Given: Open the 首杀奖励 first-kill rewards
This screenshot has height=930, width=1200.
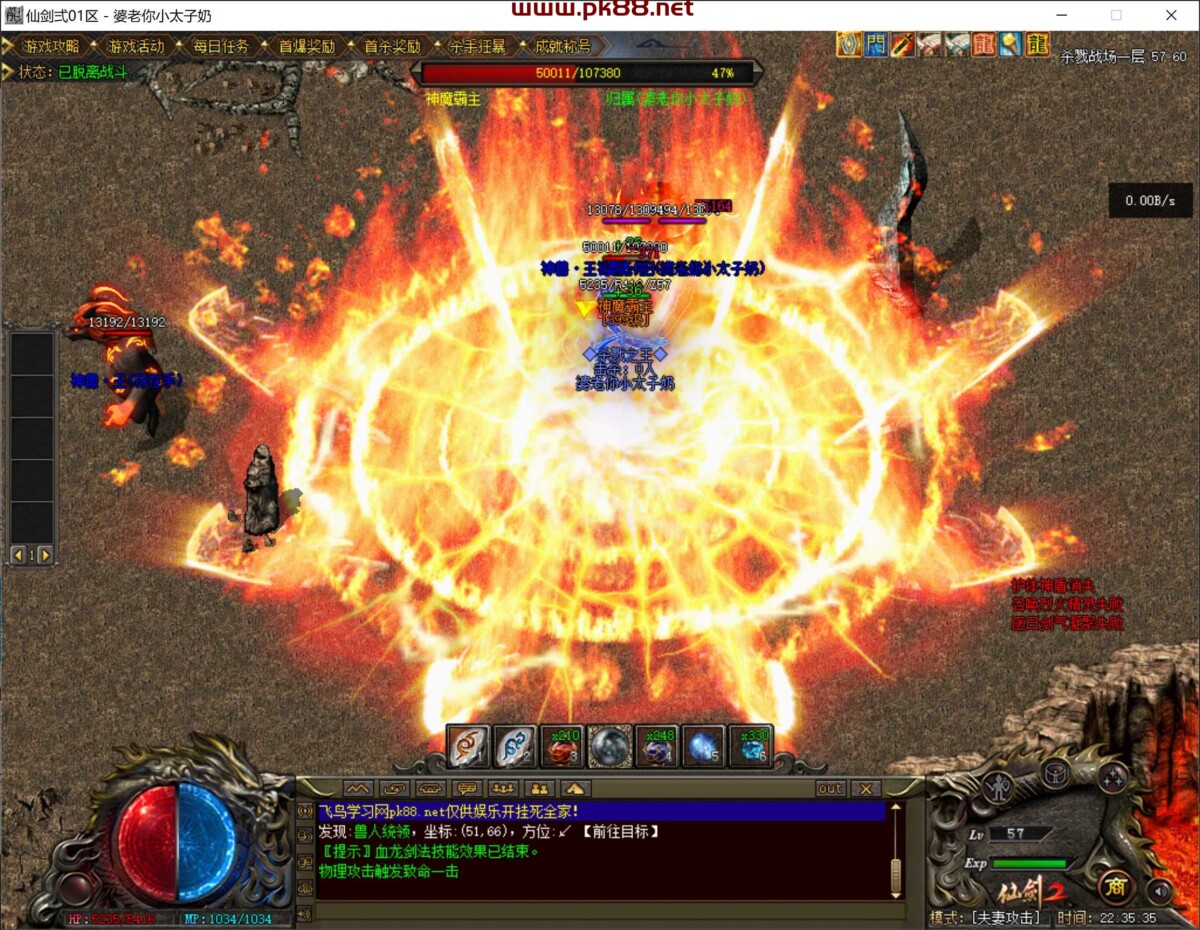Looking at the screenshot, I should (391, 46).
